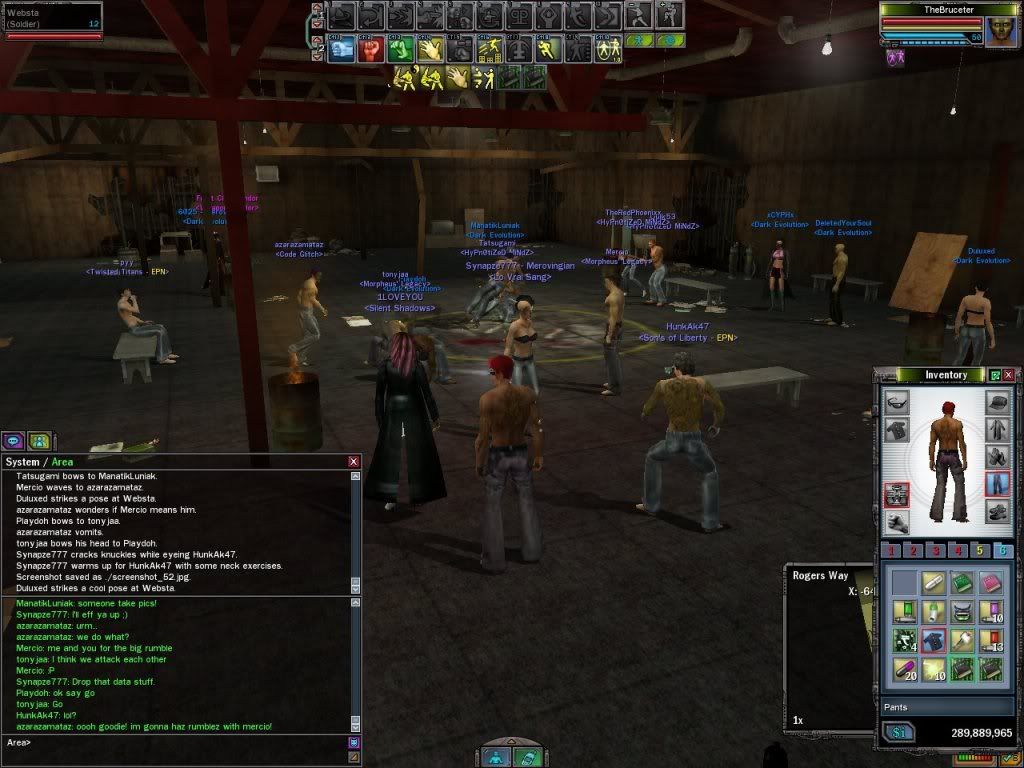Close the Inventory window
This screenshot has width=1024, height=768.
coord(1009,375)
